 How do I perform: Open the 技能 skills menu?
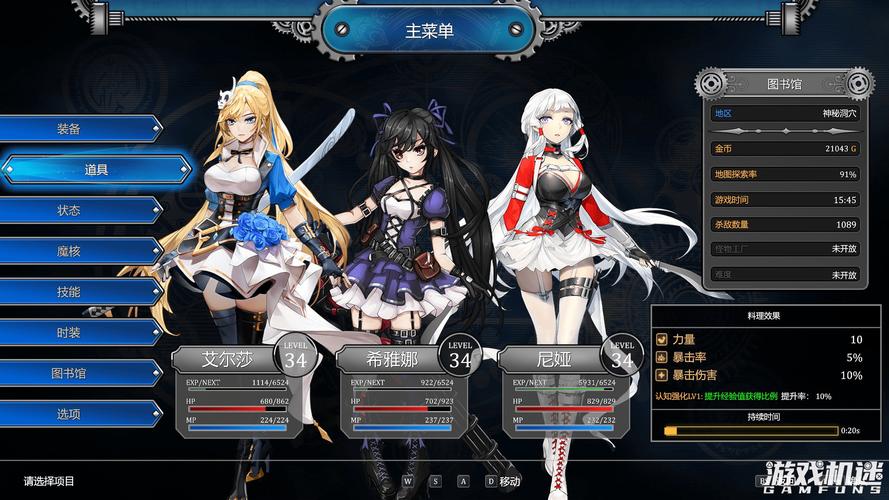pos(70,292)
